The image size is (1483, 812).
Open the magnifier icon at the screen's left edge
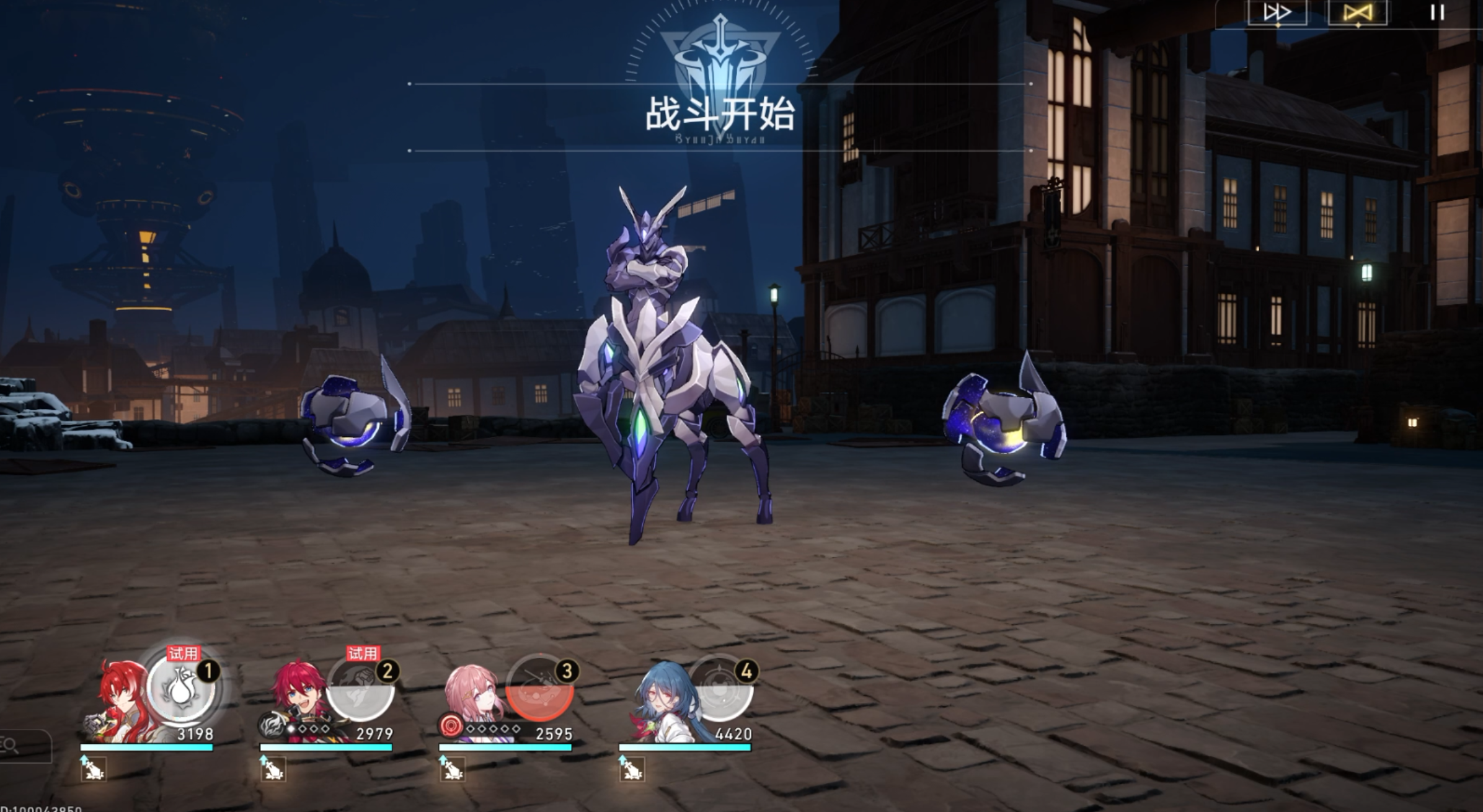coord(12,746)
